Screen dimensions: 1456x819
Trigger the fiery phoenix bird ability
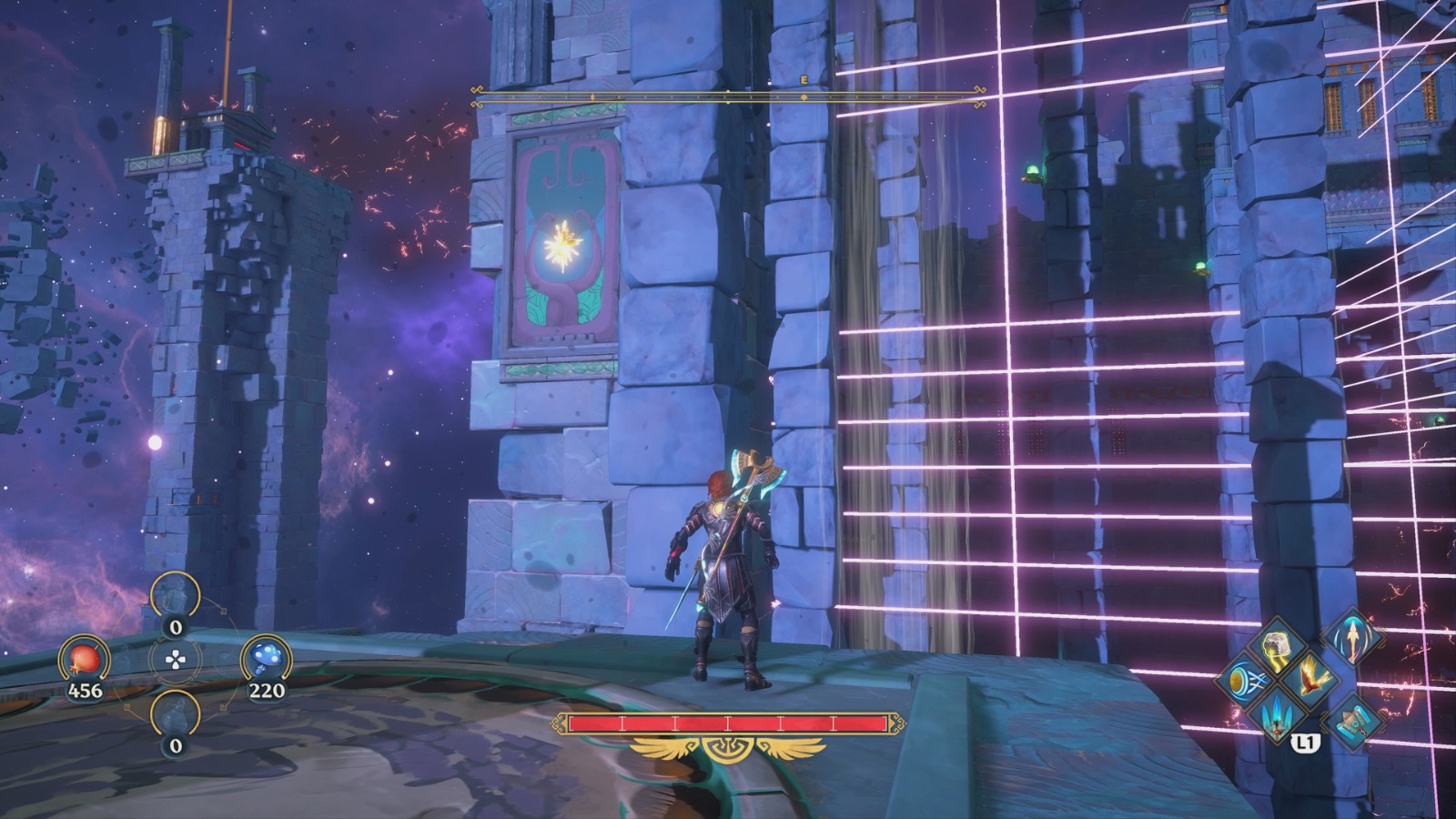pyautogui.click(x=1311, y=679)
